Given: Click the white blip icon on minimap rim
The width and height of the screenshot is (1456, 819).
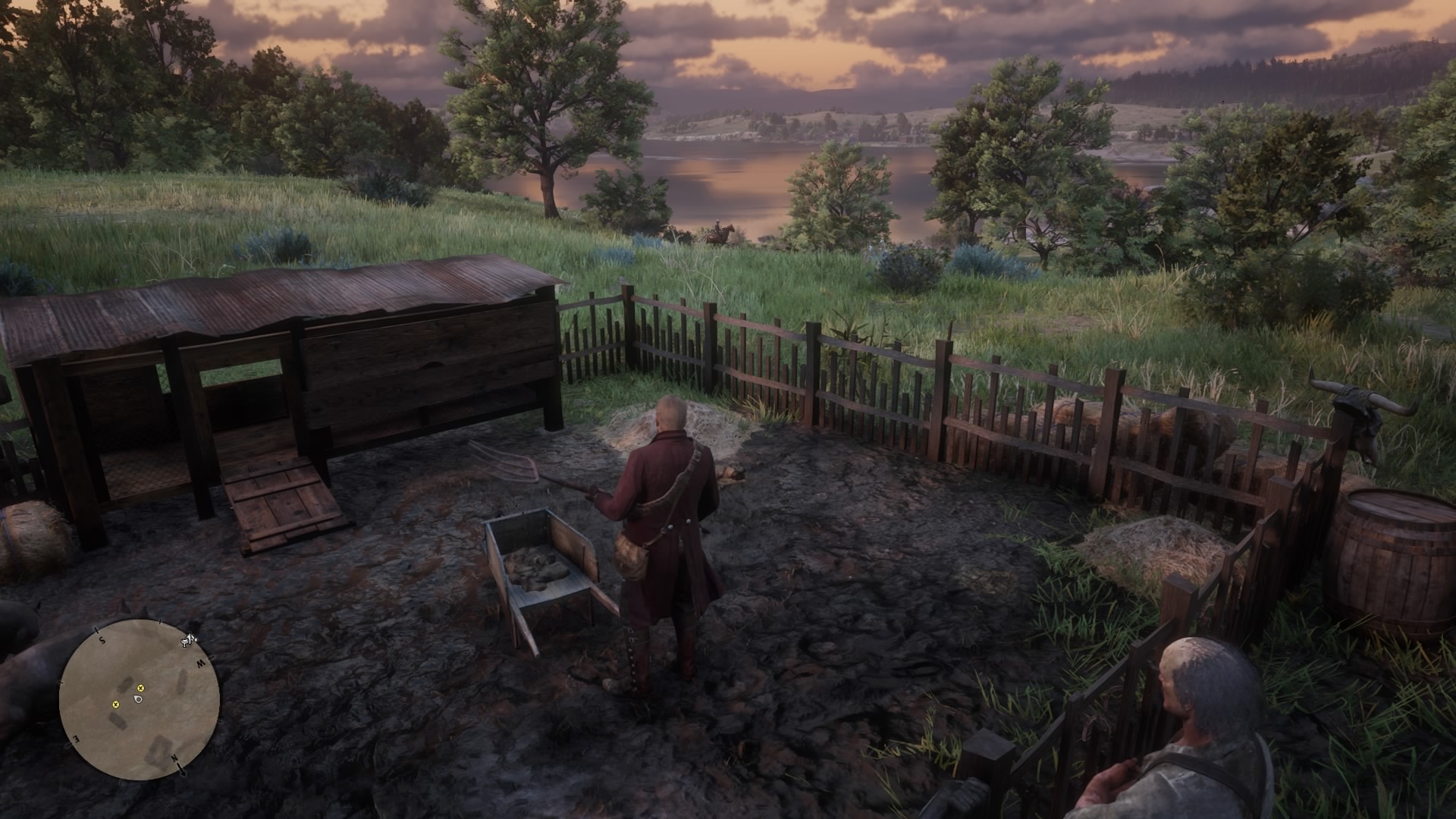Looking at the screenshot, I should point(188,641).
